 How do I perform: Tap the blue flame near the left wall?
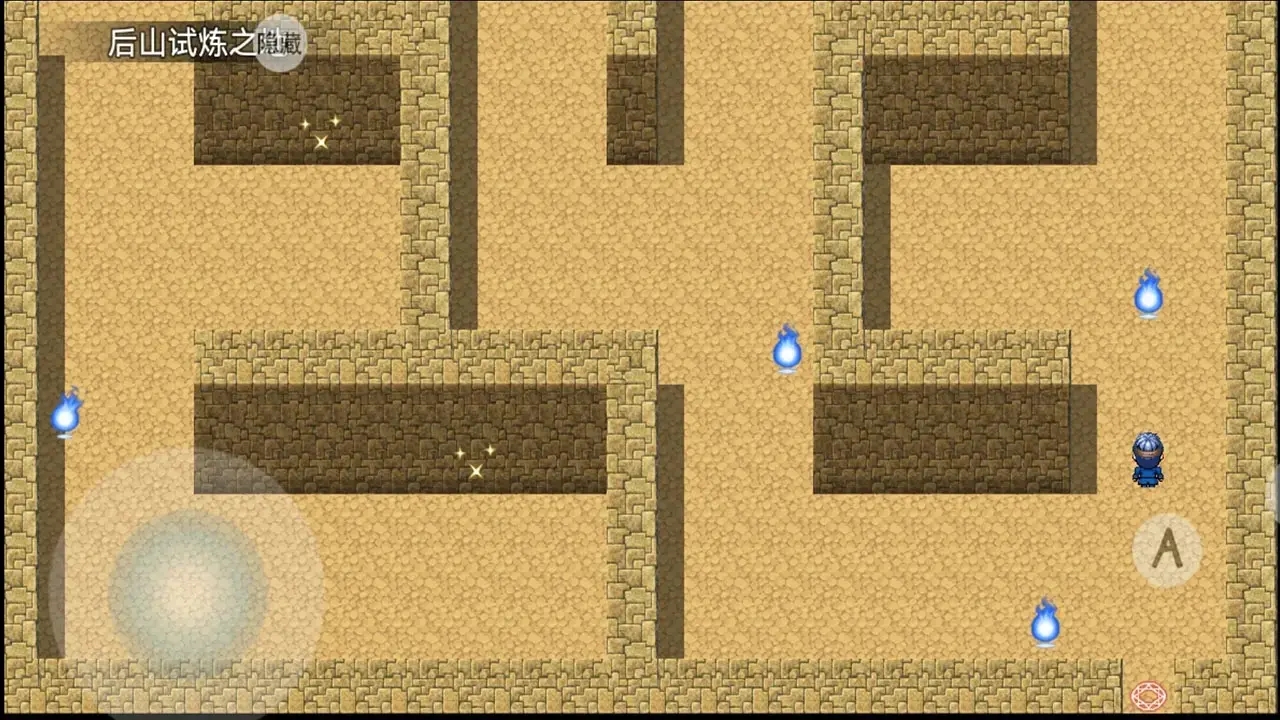[x=68, y=412]
